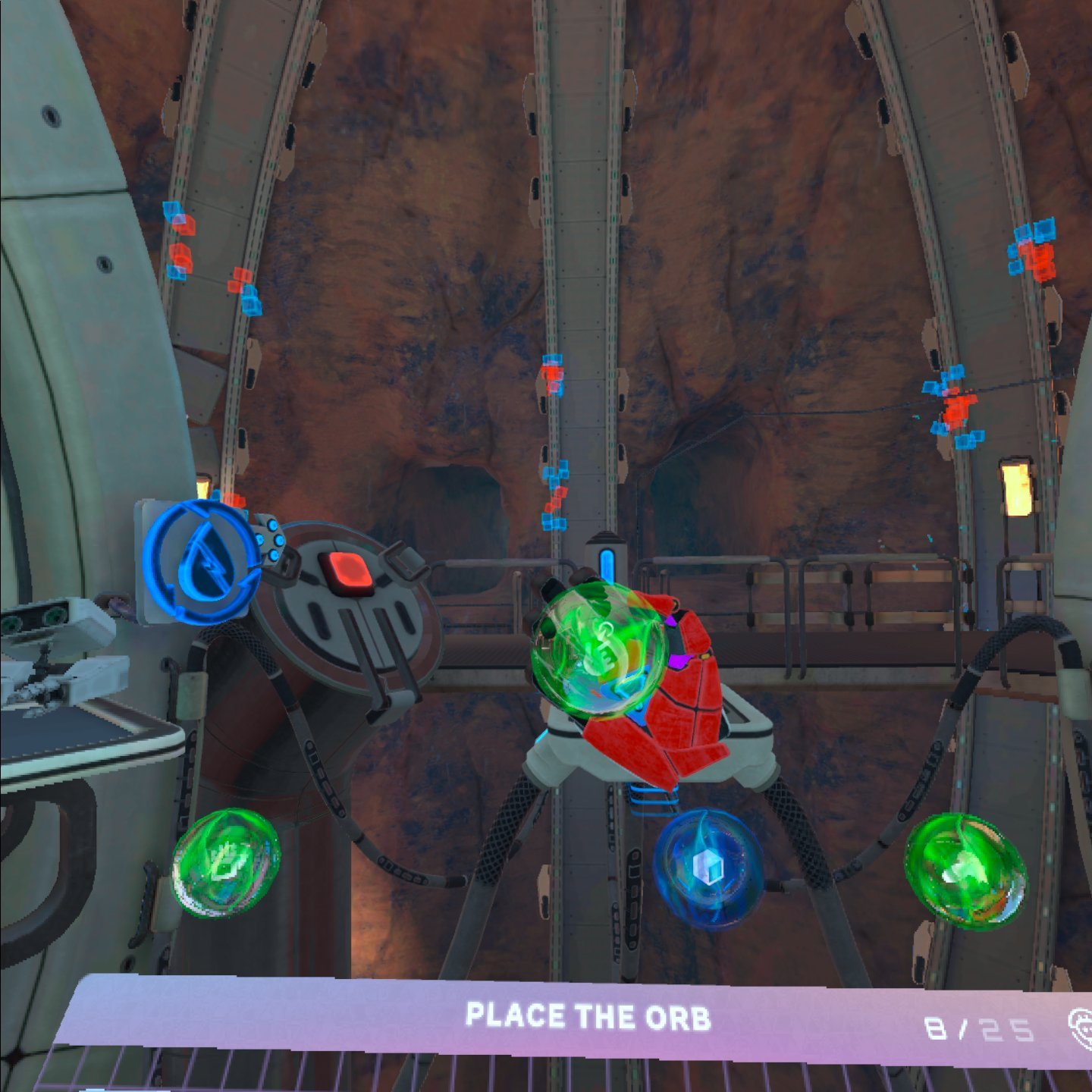Select the Place the Orb objective banner
This screenshot has height=1092, width=1092.
(x=588, y=1017)
